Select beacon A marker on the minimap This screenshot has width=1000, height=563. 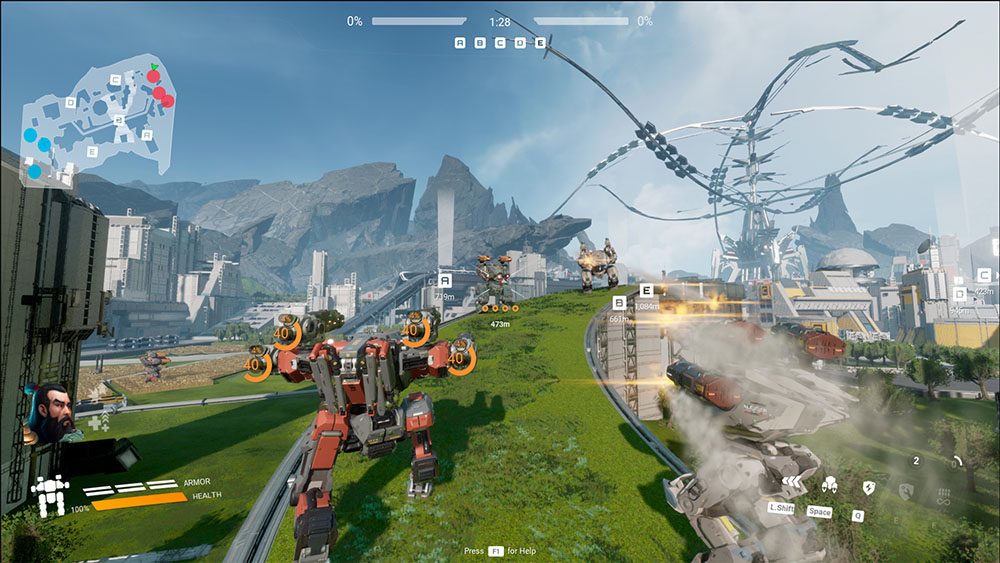coord(146,134)
